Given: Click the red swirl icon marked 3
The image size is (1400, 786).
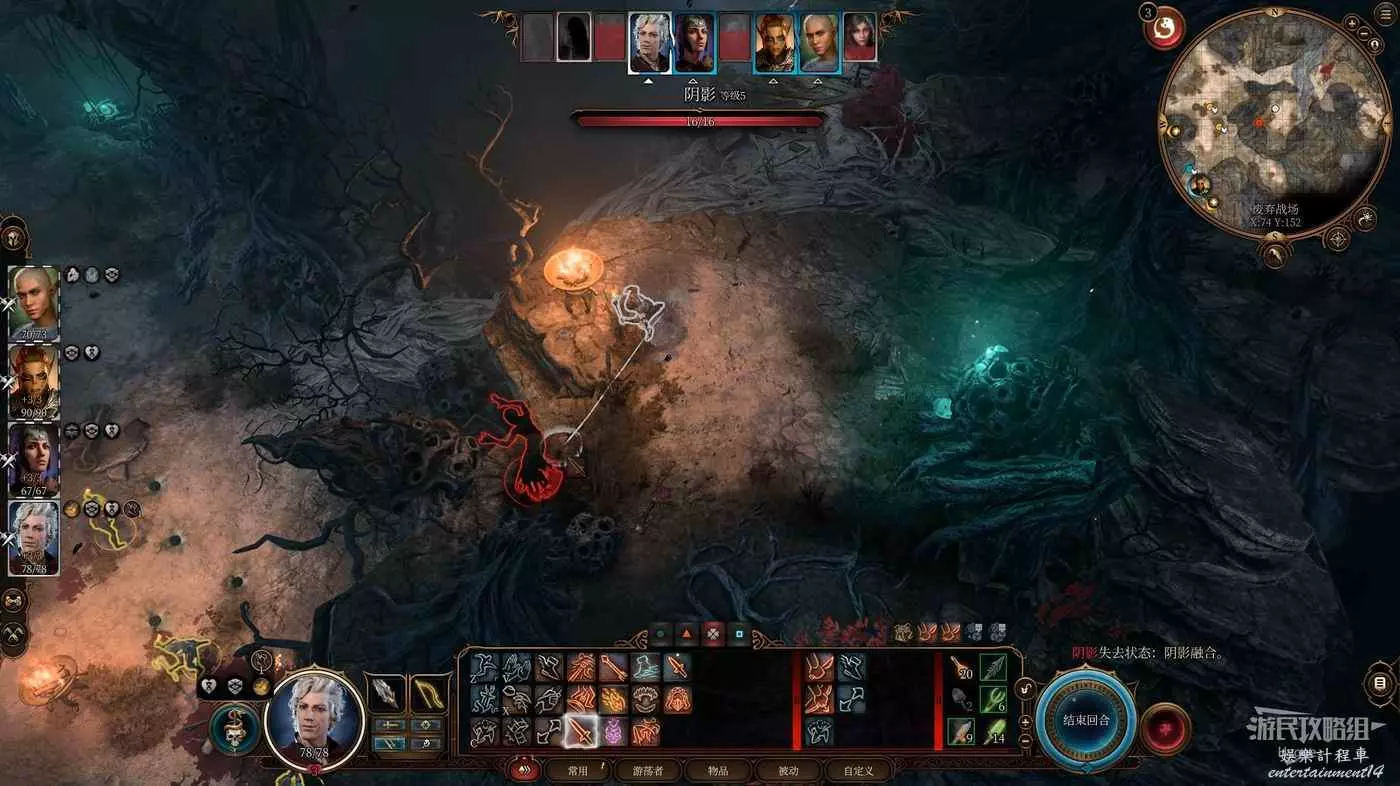Looking at the screenshot, I should click(x=1163, y=30).
